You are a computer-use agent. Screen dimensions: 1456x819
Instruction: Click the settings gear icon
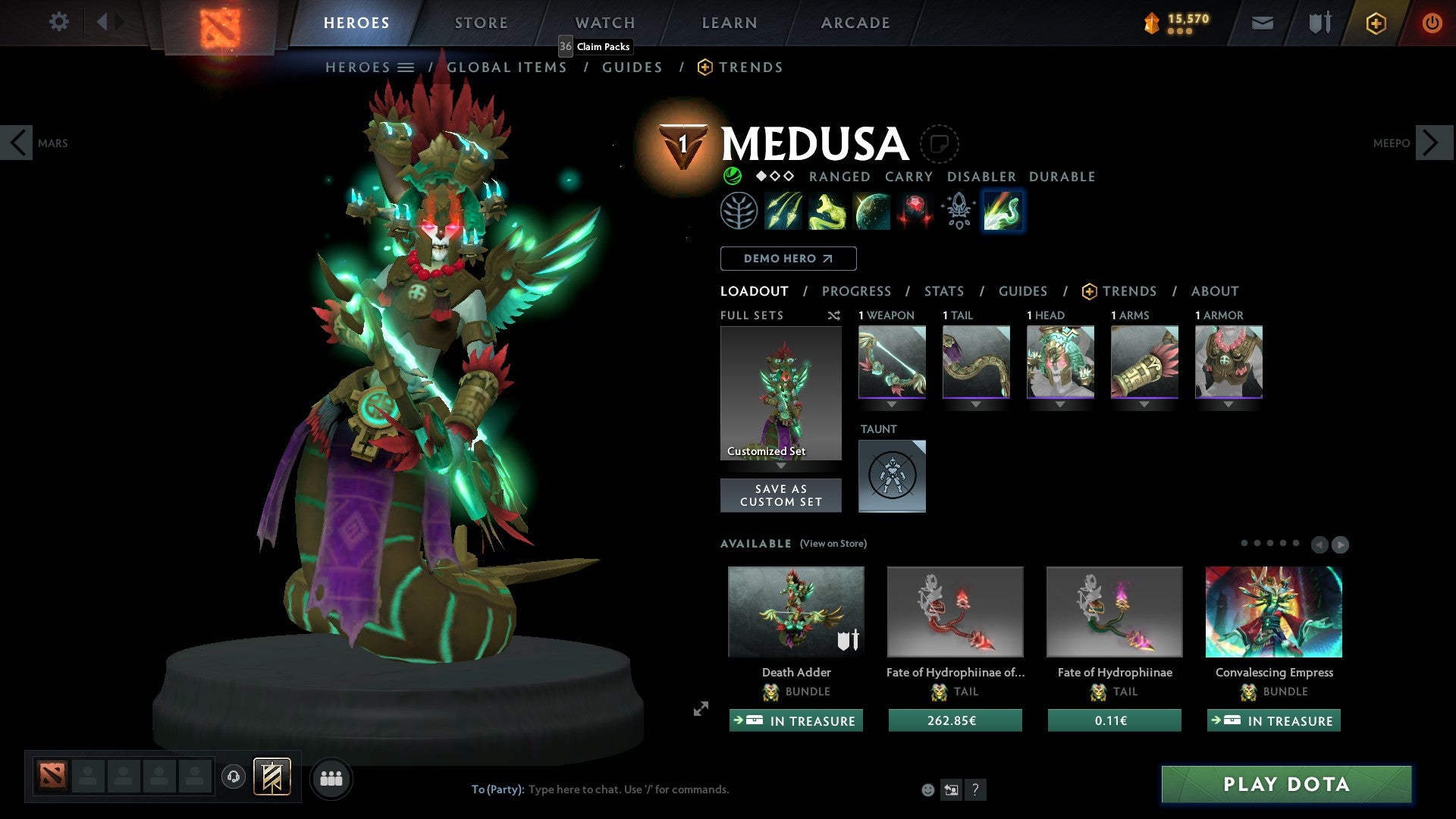pyautogui.click(x=58, y=22)
